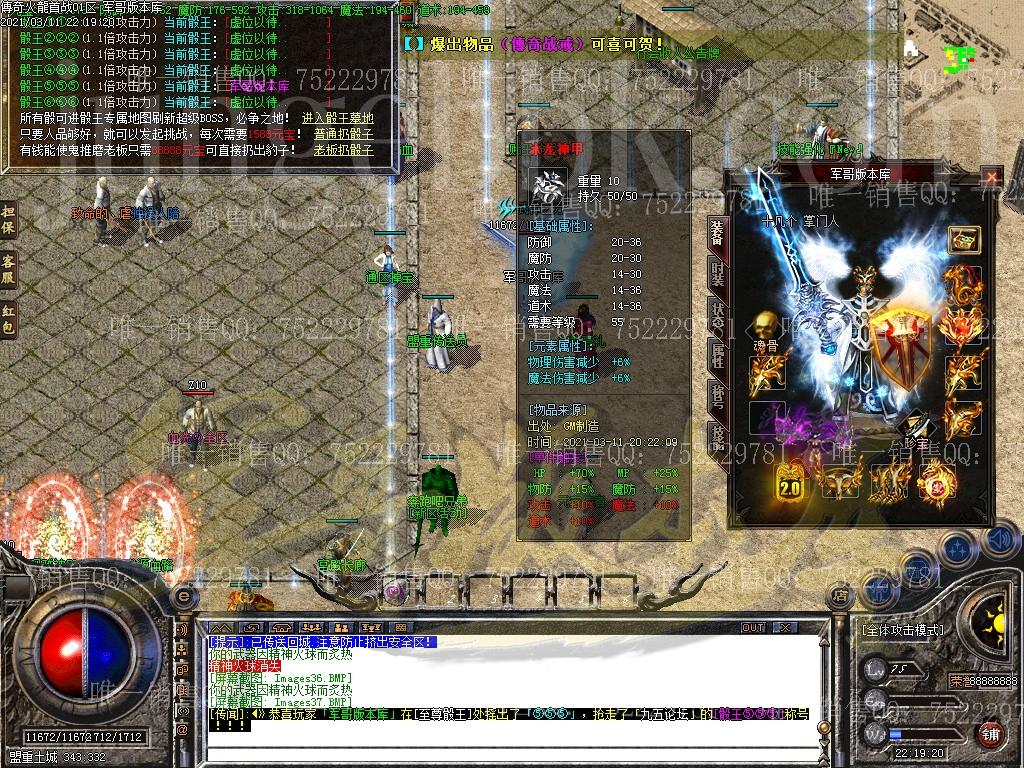
Task: Click the 担保 side button
Action: coord(9,221)
